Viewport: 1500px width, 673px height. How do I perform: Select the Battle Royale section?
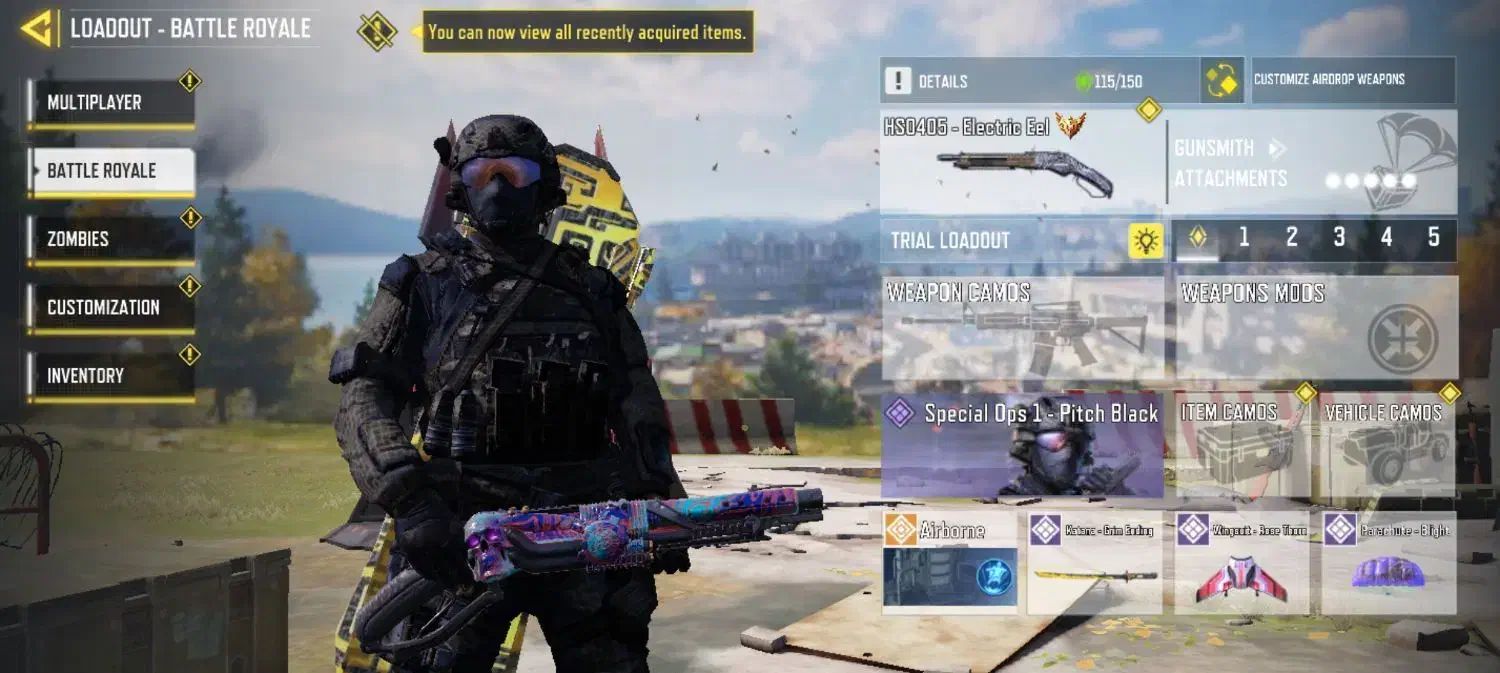coord(111,171)
